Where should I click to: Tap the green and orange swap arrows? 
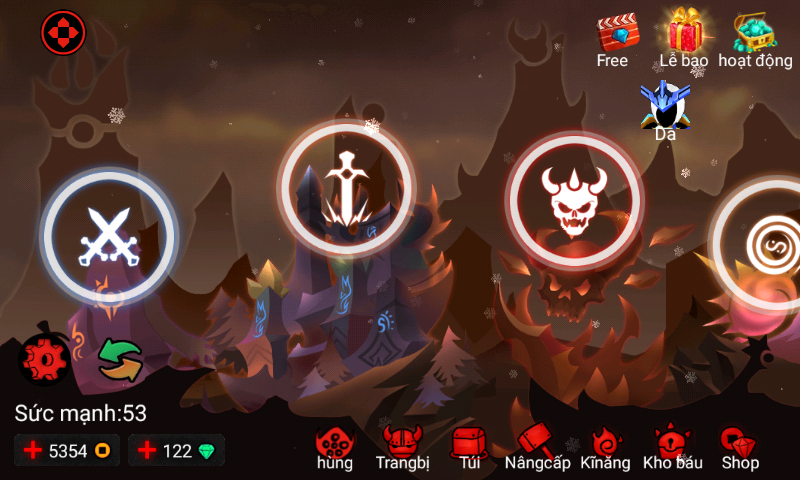point(120,360)
